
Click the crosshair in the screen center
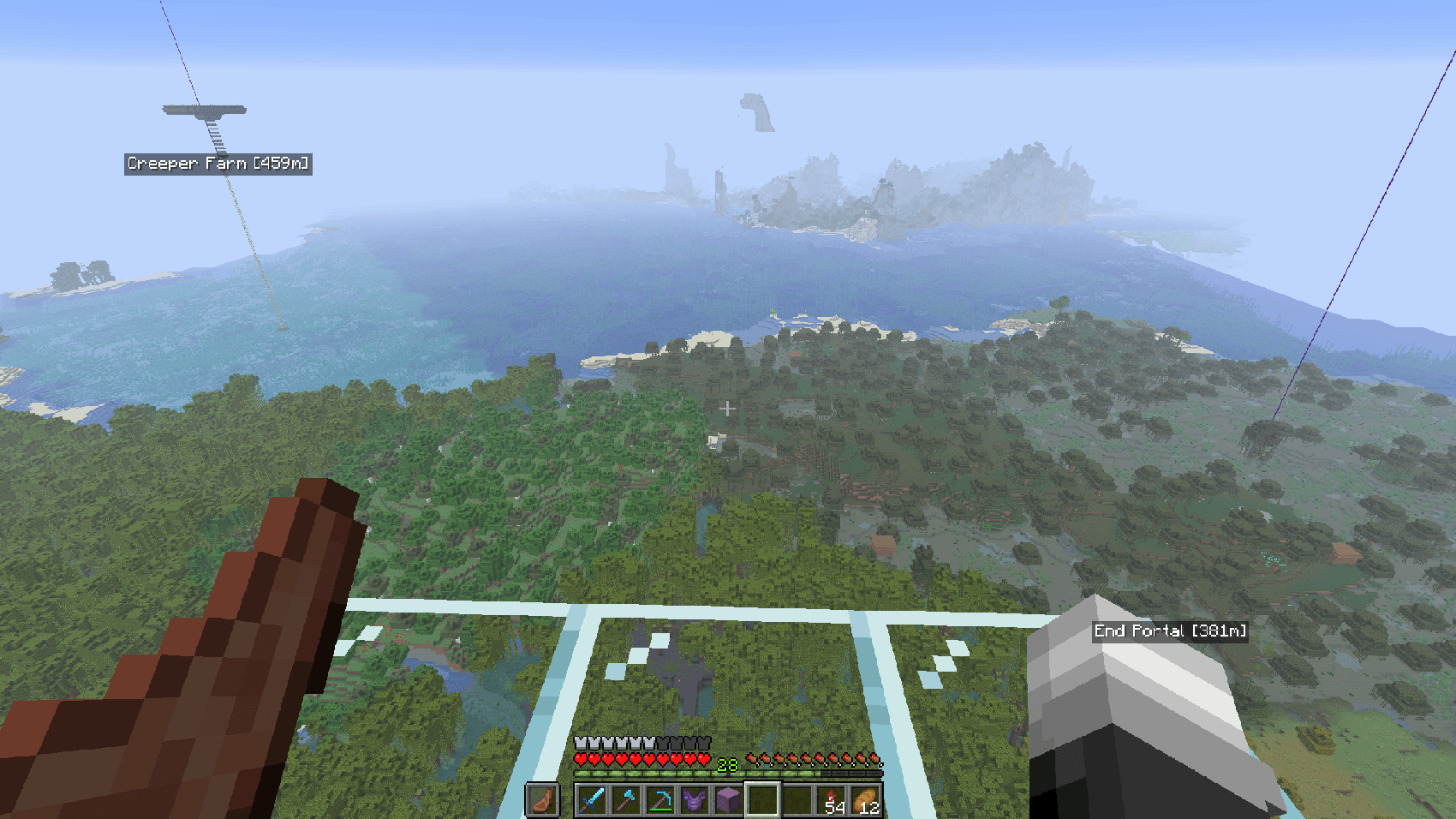(727, 409)
